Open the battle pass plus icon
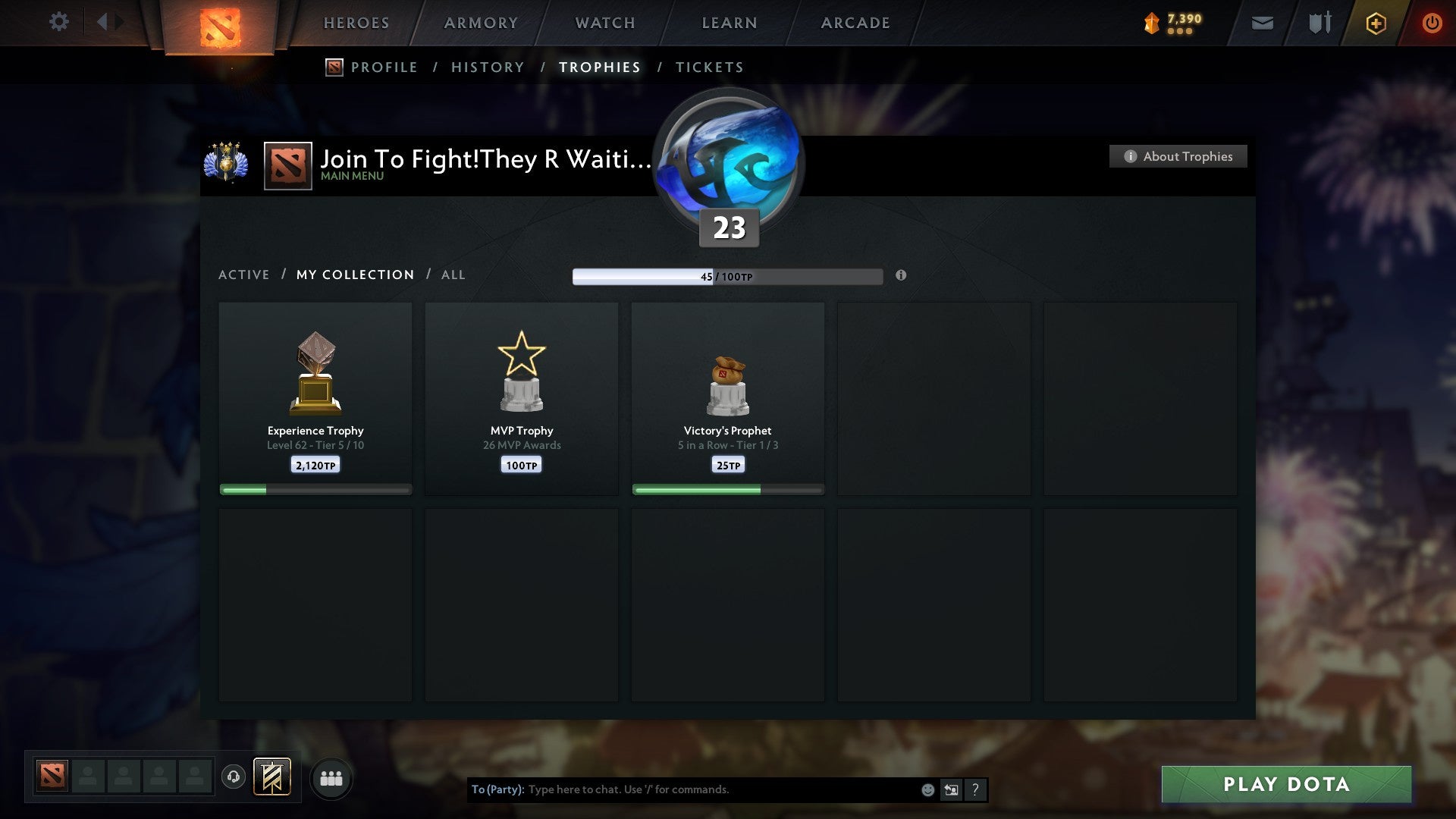 1375,23
